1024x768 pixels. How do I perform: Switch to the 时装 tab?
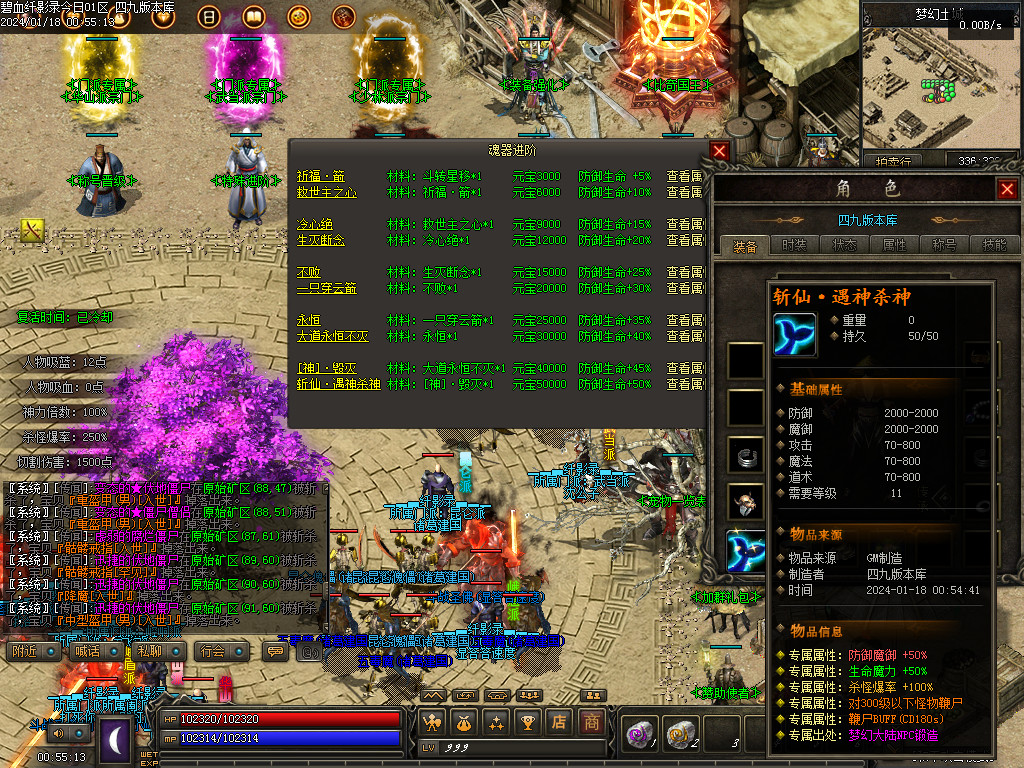(x=794, y=245)
